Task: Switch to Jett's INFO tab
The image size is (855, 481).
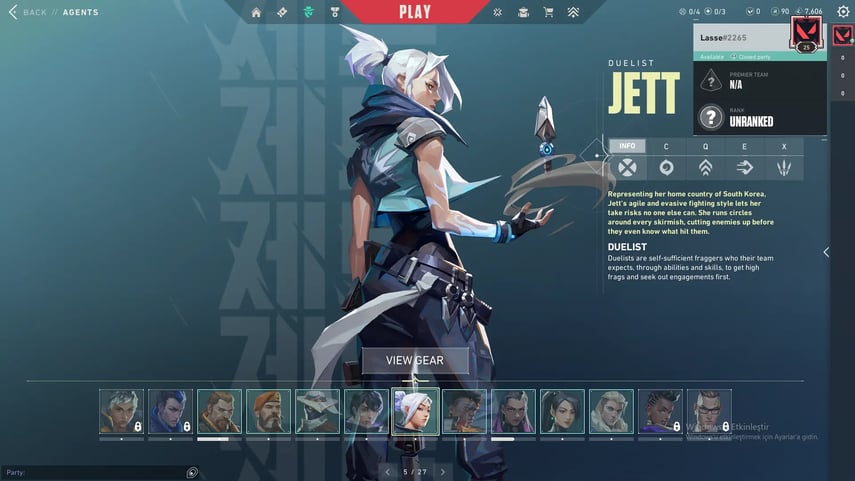Action: [x=627, y=146]
